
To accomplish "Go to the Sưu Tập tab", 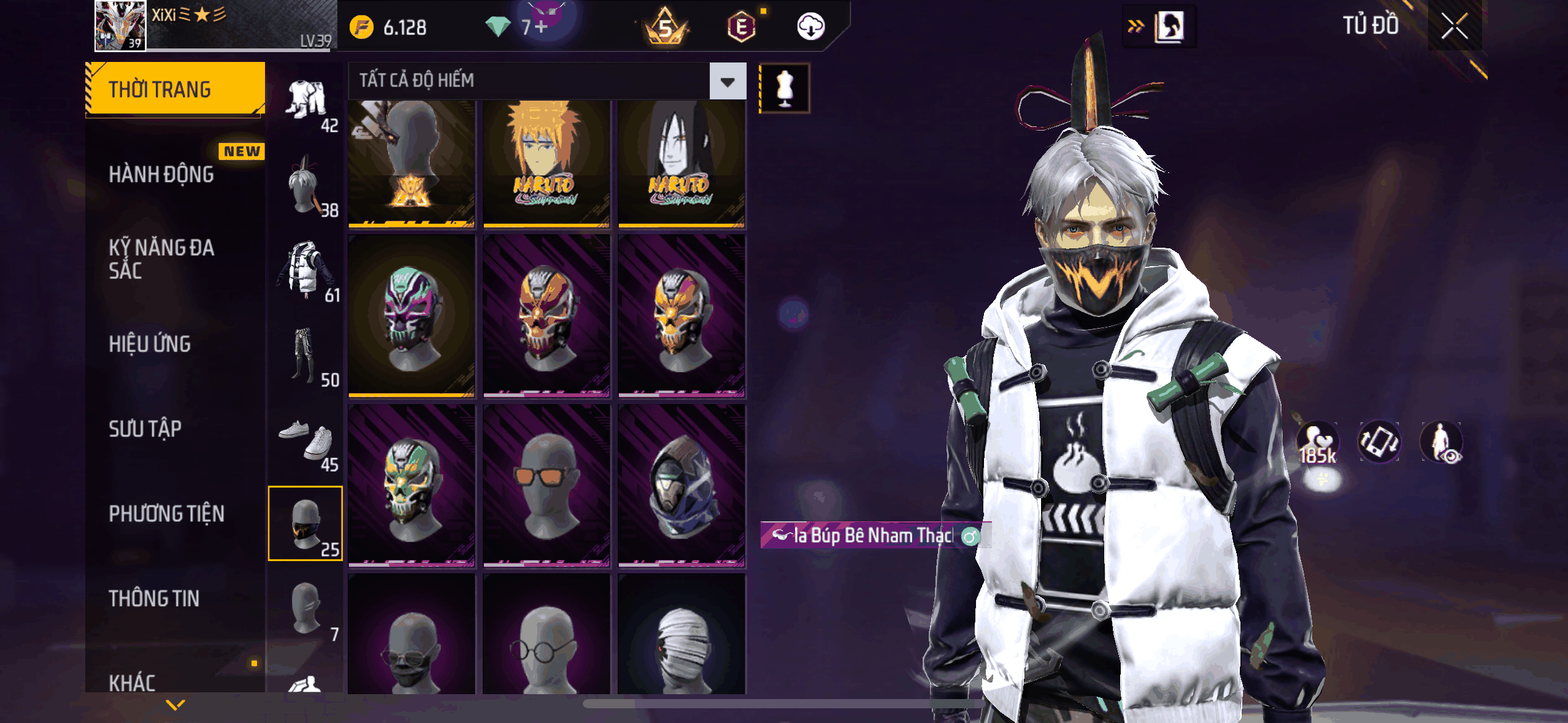I will 145,429.
